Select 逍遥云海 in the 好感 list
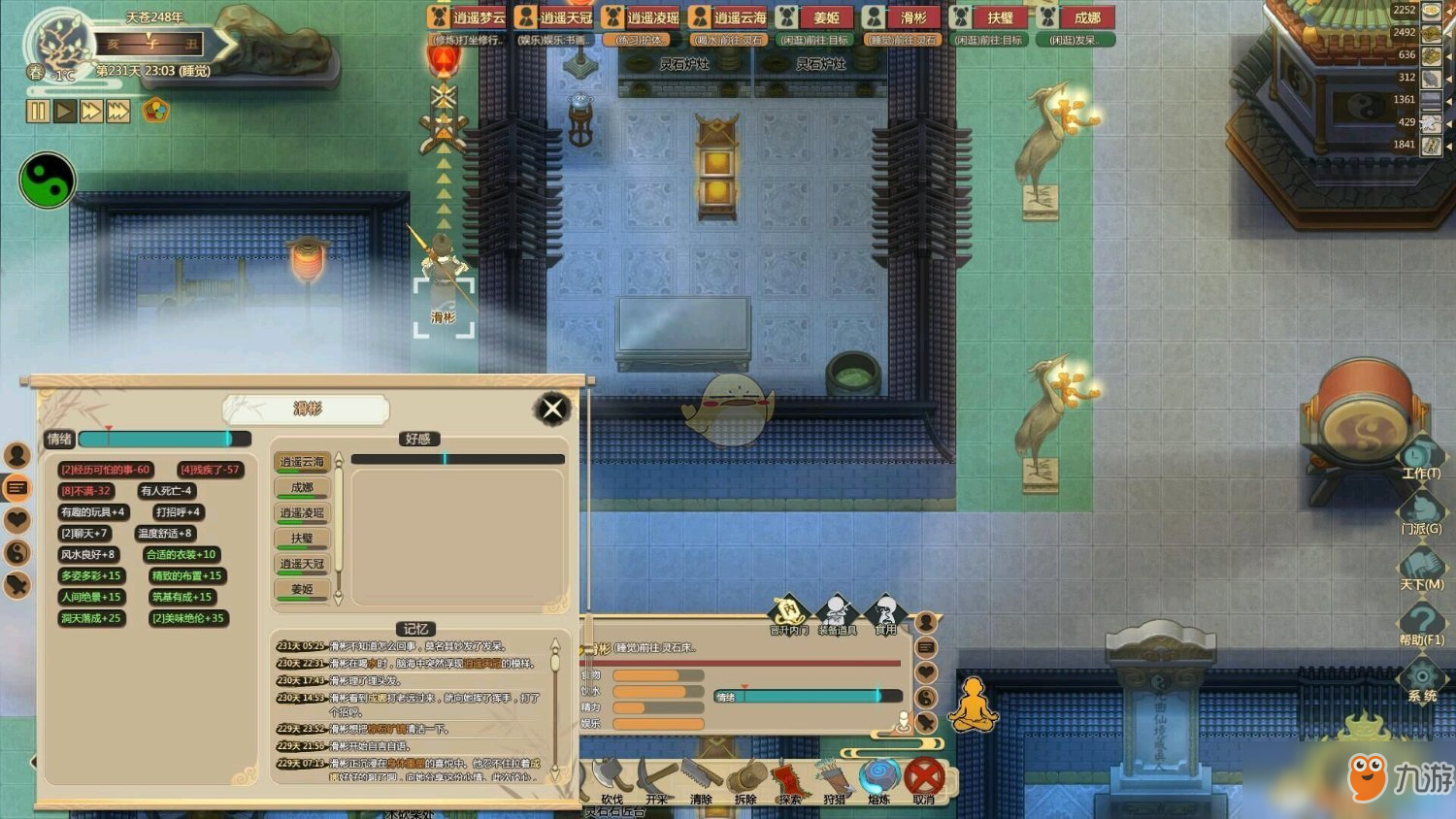1456x819 pixels. 303,462
